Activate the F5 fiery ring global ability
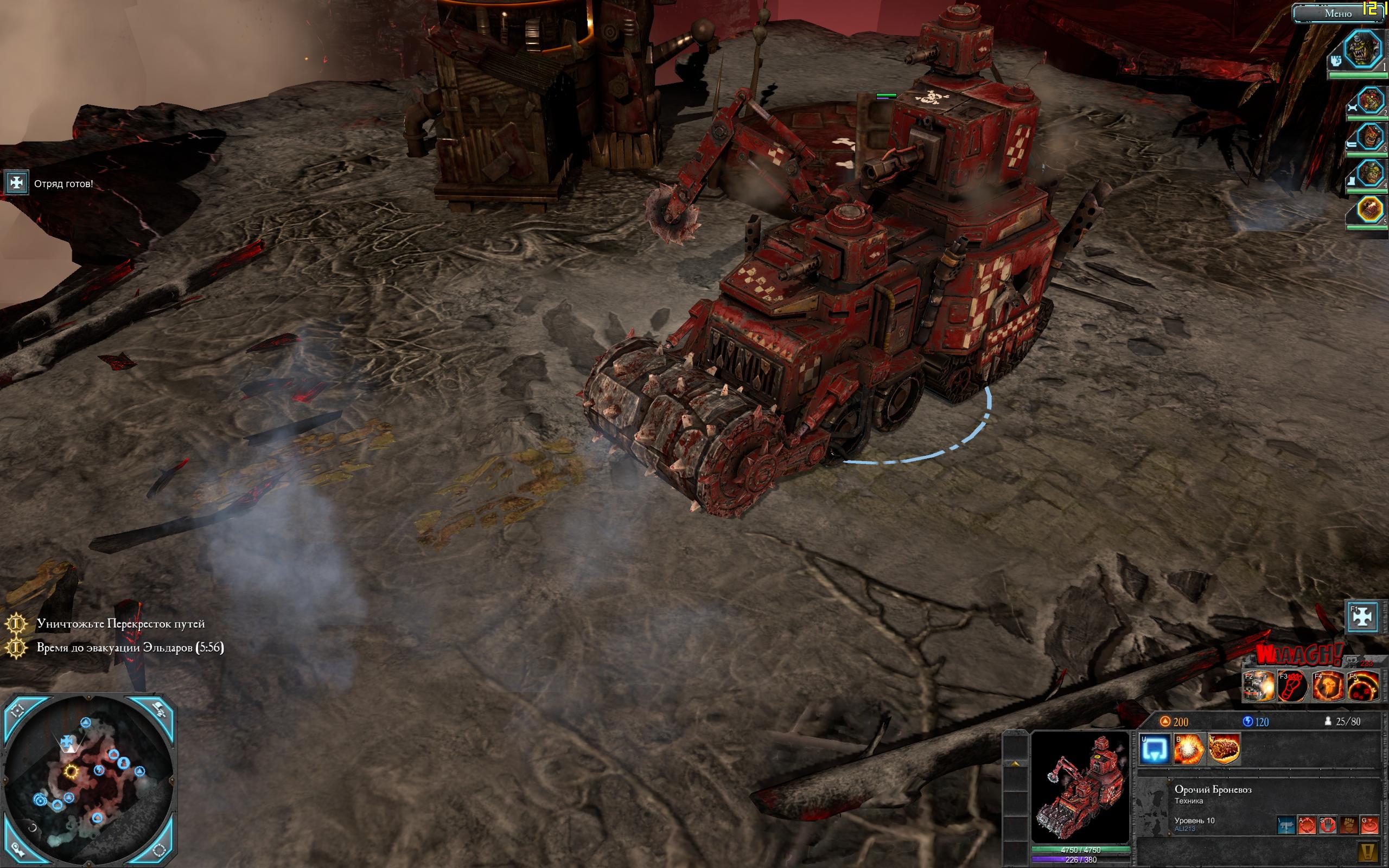Viewport: 1389px width, 868px height. click(1362, 686)
